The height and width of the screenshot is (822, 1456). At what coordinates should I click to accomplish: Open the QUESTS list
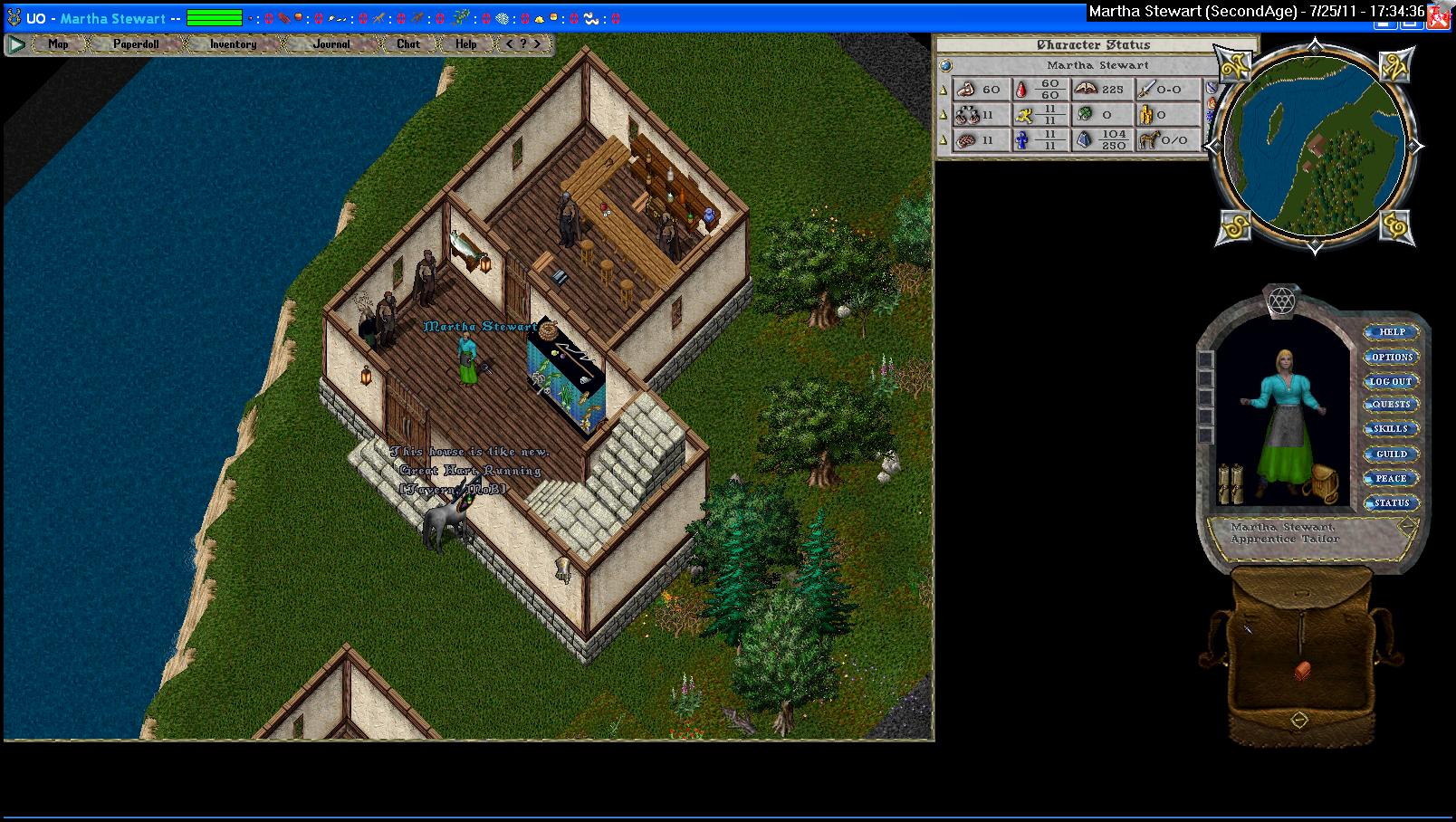coord(1392,405)
